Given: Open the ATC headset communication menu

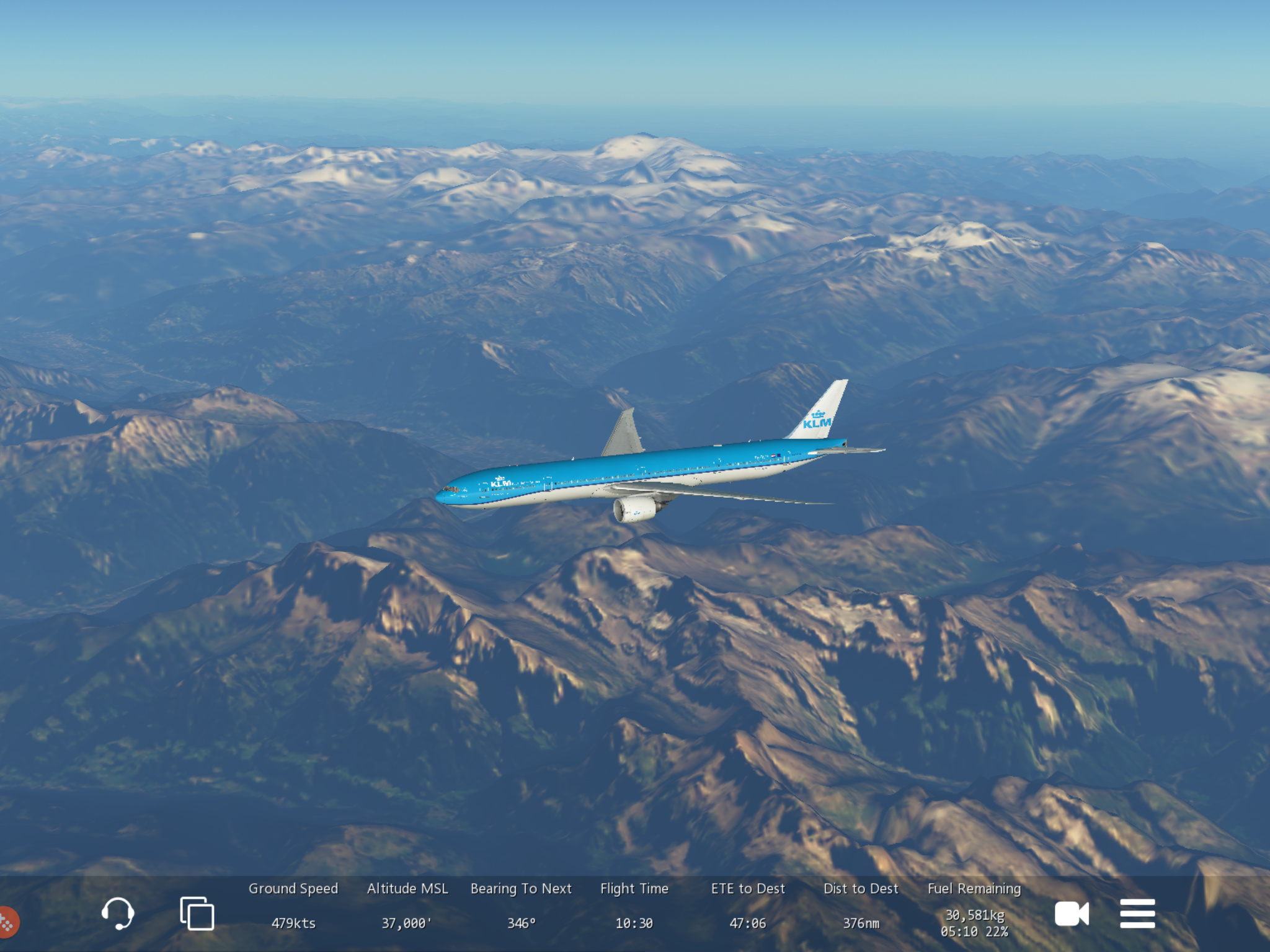Looking at the screenshot, I should (x=117, y=913).
